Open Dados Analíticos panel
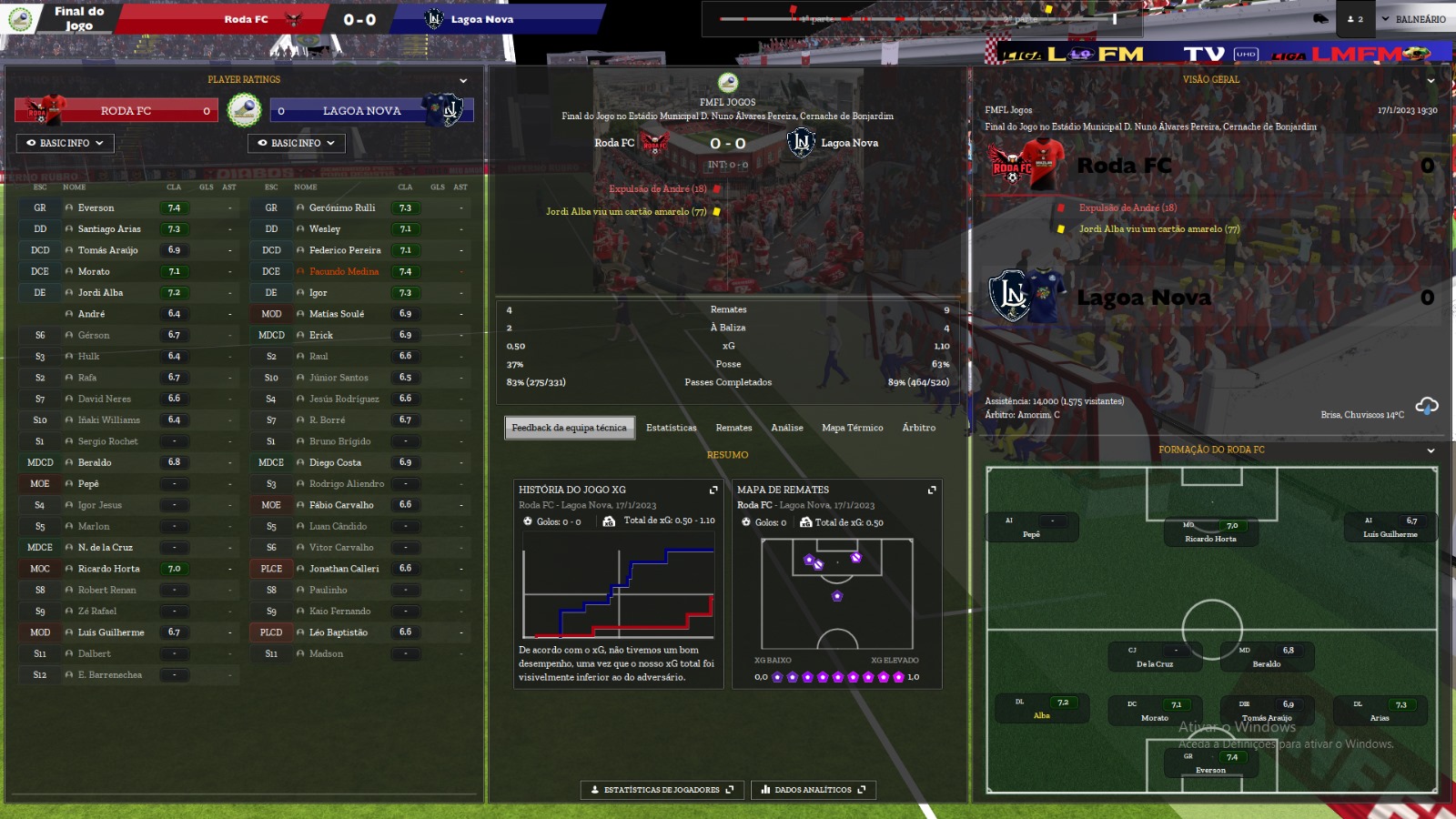 pyautogui.click(x=813, y=790)
